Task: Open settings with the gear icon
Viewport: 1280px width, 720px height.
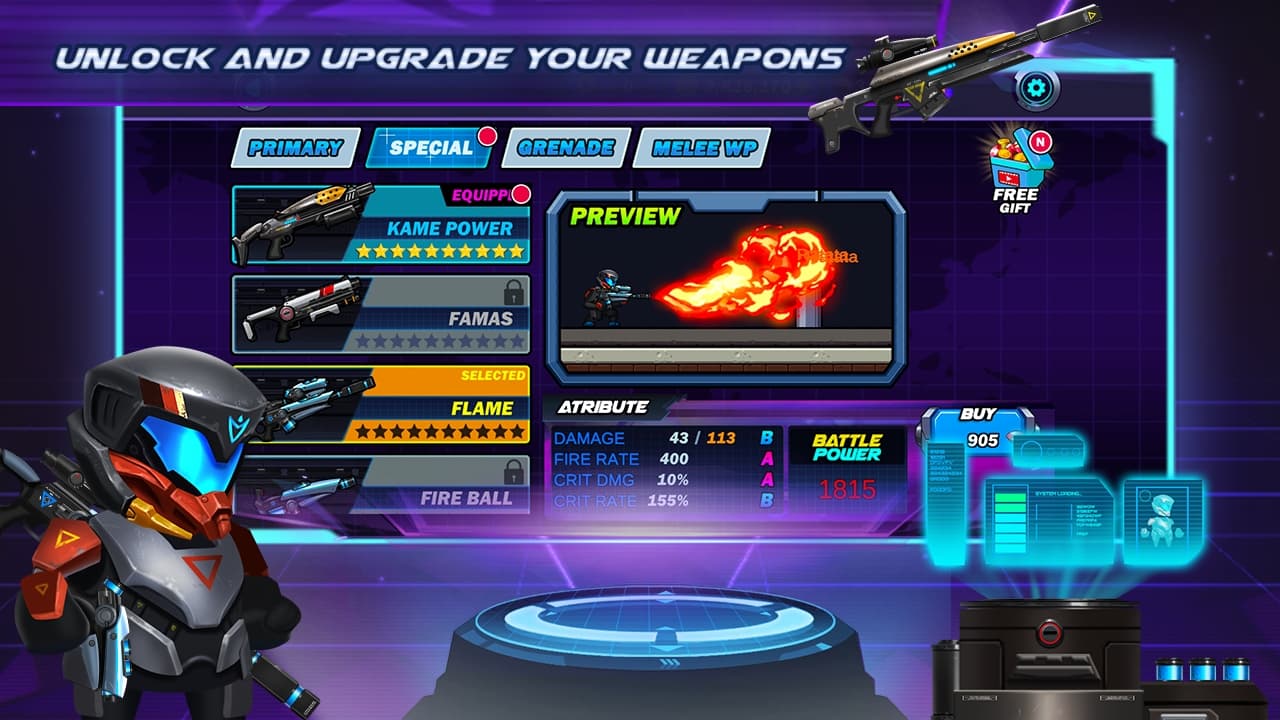Action: (1037, 90)
